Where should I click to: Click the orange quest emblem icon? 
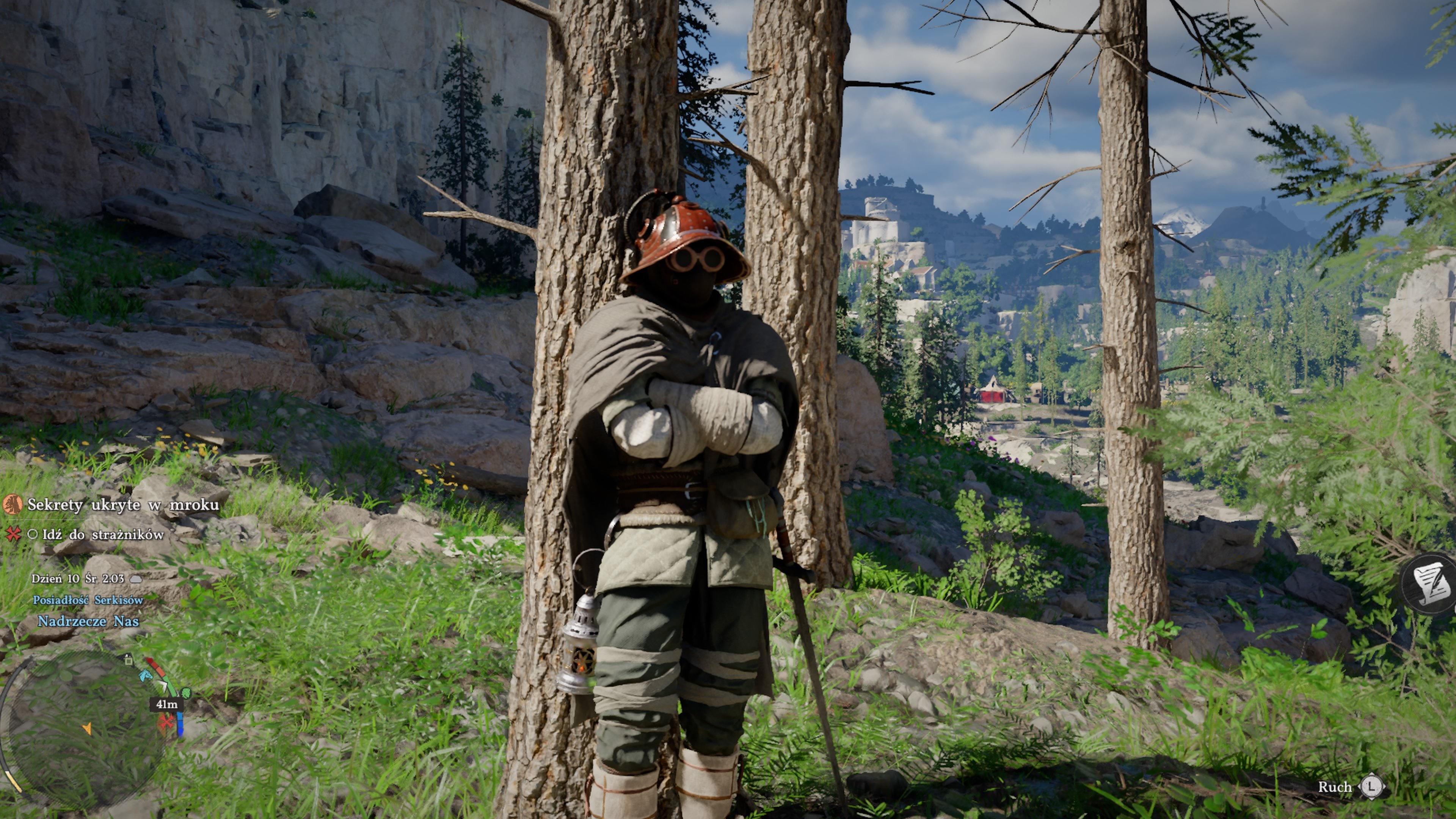tap(13, 504)
